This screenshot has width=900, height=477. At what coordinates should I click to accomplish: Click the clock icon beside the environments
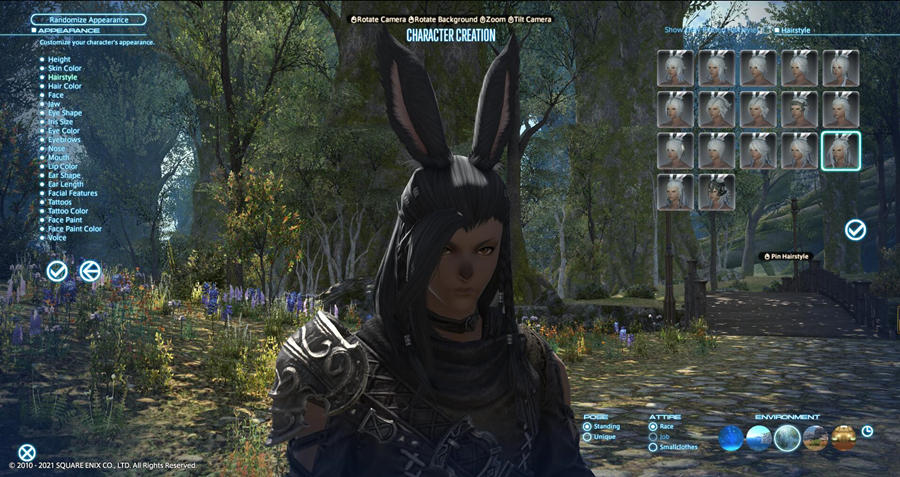[867, 431]
